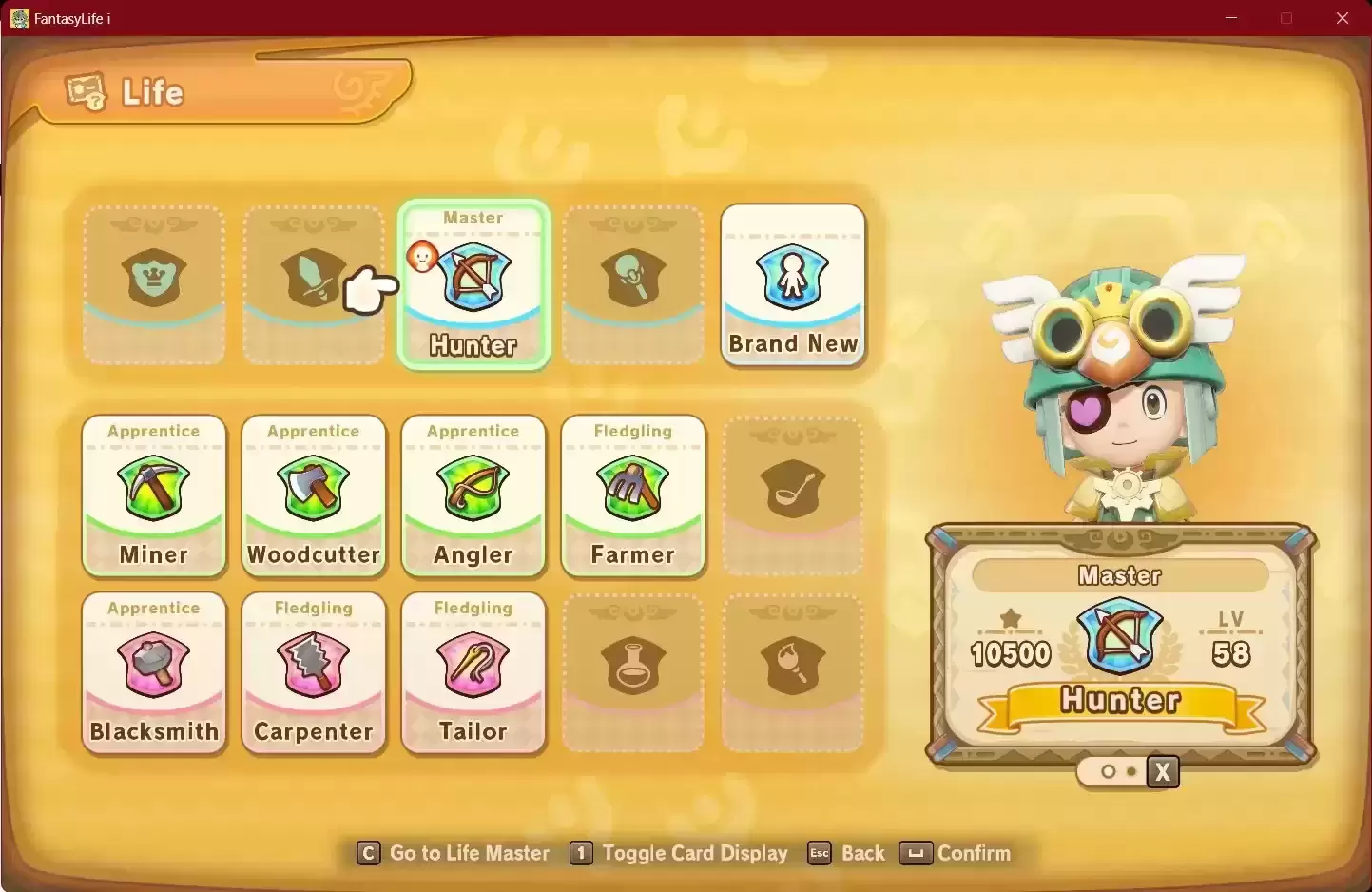Viewport: 1372px width, 892px height.
Task: Choose the locked alchemist flask card
Action: (633, 673)
